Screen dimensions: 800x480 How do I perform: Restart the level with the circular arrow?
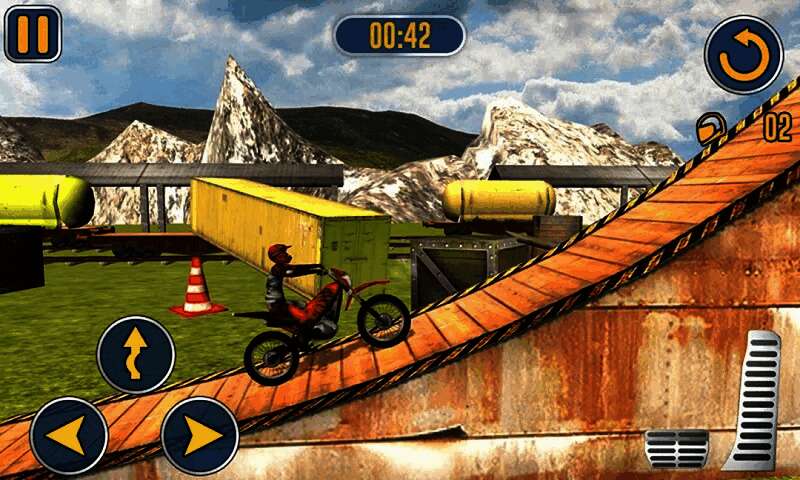[743, 54]
